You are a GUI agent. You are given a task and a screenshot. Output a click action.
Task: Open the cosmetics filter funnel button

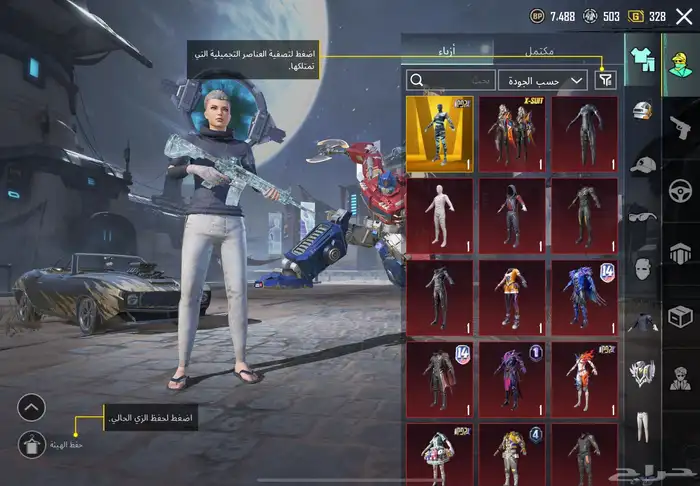[x=605, y=80]
